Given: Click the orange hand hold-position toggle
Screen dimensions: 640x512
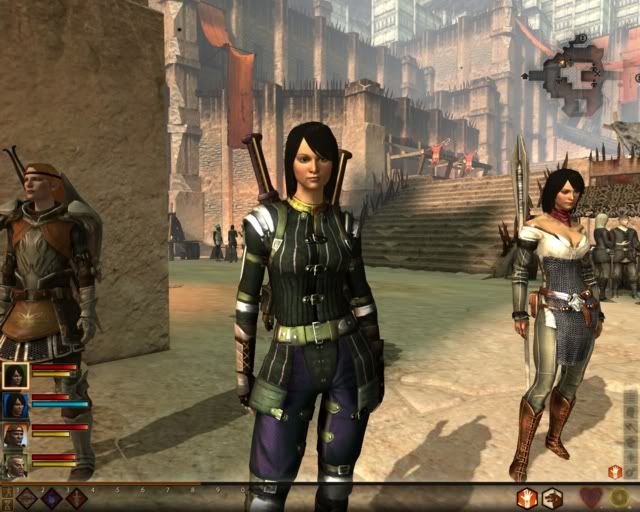Looking at the screenshot, I should point(527,498).
